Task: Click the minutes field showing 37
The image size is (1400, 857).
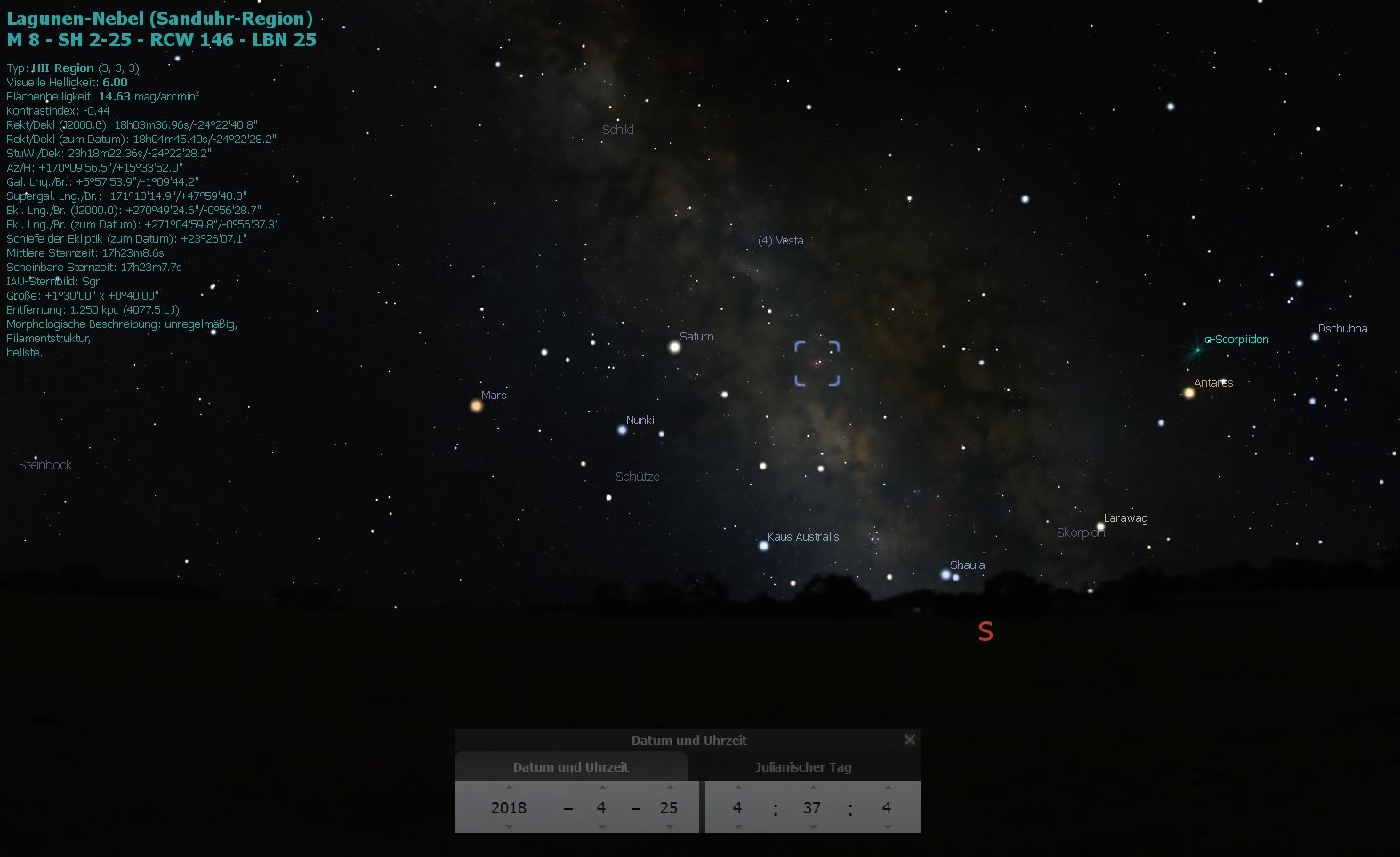Action: click(x=812, y=808)
